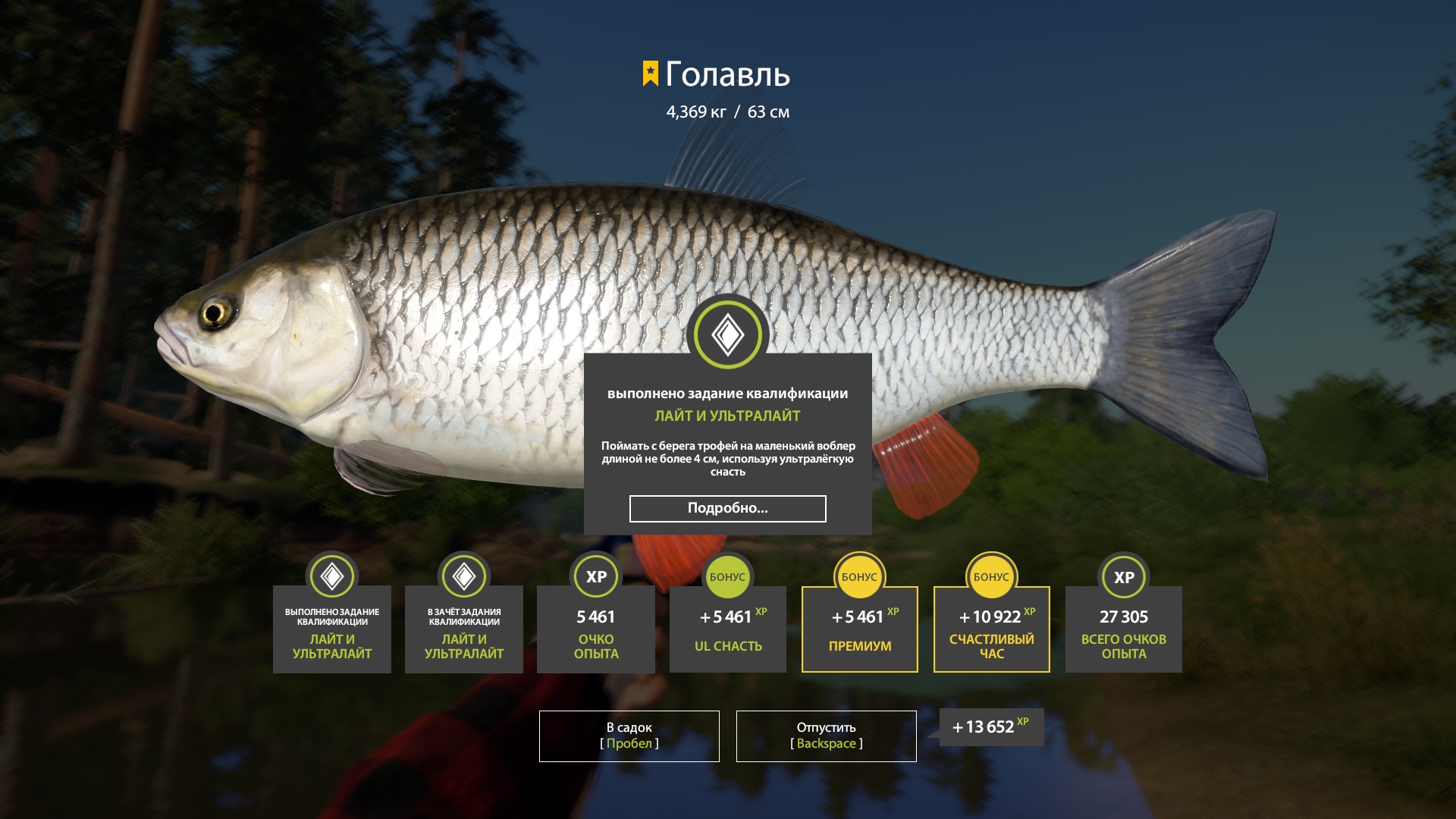Put the fish in the keepnet (В садок)
The width and height of the screenshot is (1456, 819).
point(629,736)
